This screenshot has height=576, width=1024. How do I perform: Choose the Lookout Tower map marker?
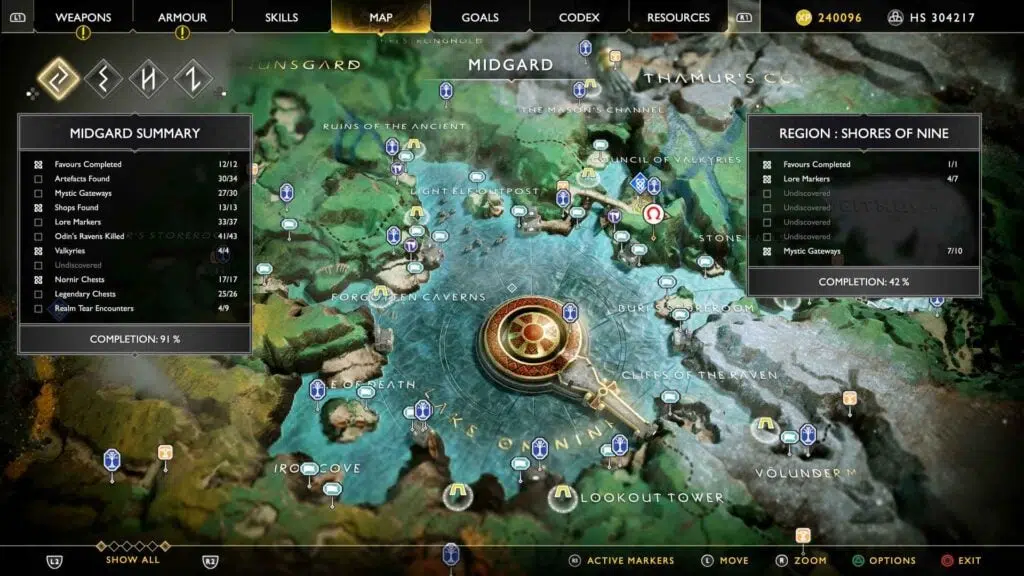pos(563,495)
